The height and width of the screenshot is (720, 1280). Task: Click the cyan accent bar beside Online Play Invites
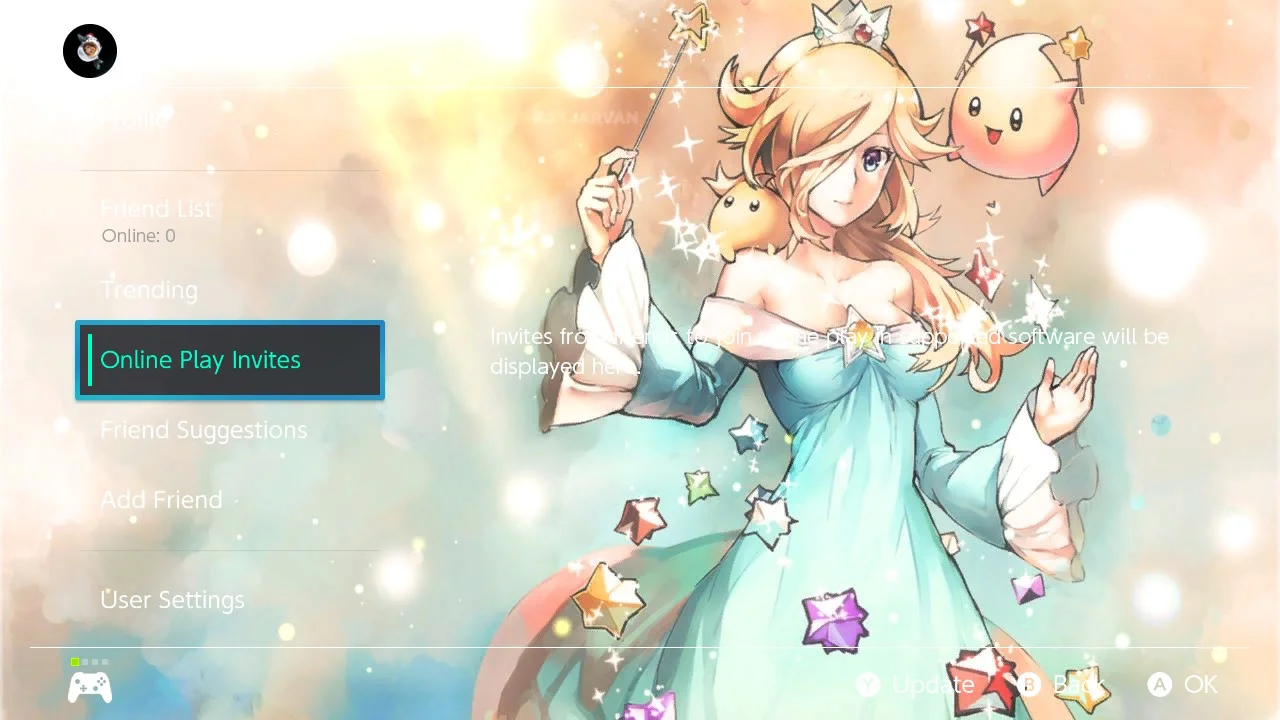pyautogui.click(x=91, y=359)
